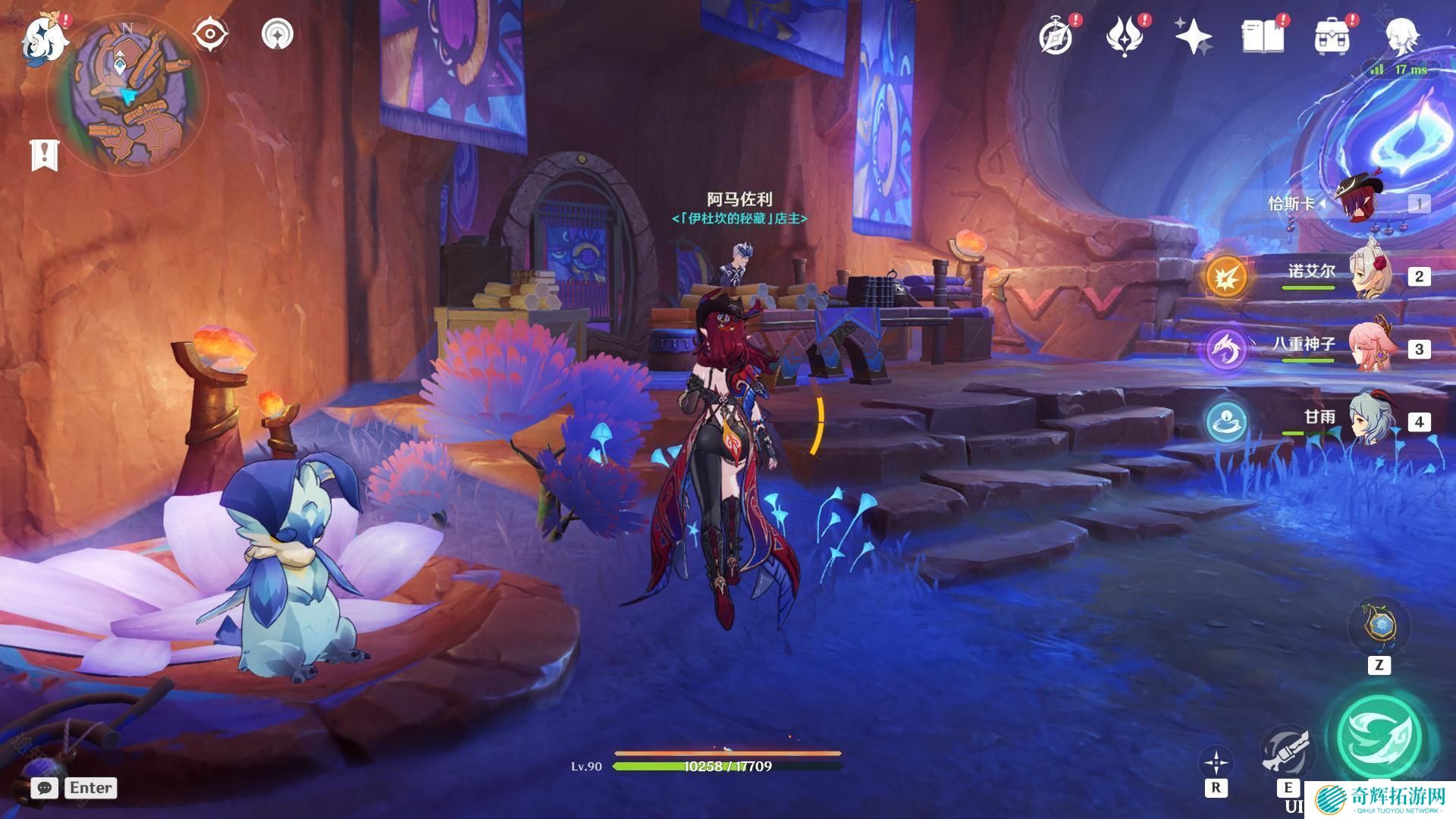Use the lantern gadget above Z
This screenshot has width=1456, height=819.
(x=1379, y=626)
